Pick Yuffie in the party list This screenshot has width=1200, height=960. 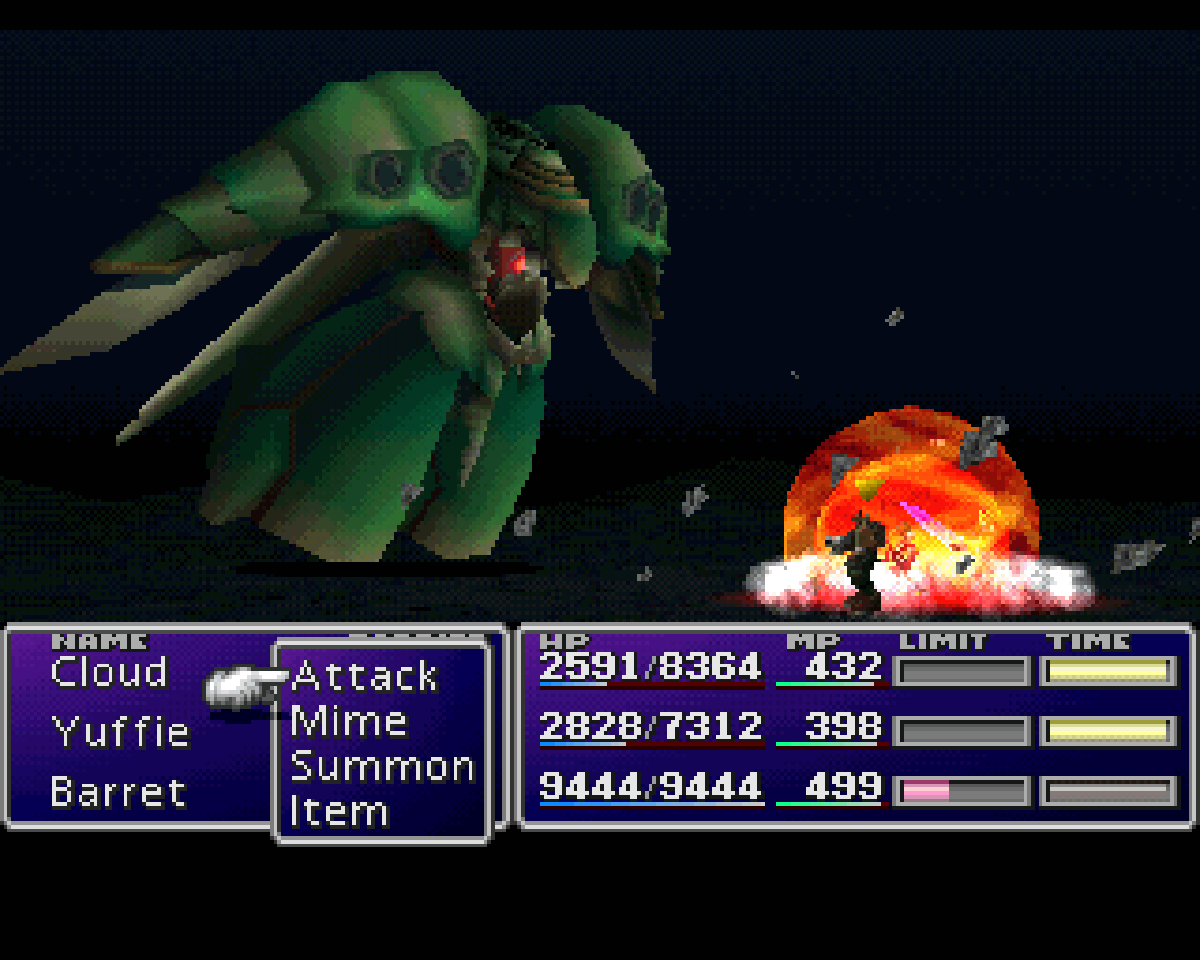click(x=120, y=733)
